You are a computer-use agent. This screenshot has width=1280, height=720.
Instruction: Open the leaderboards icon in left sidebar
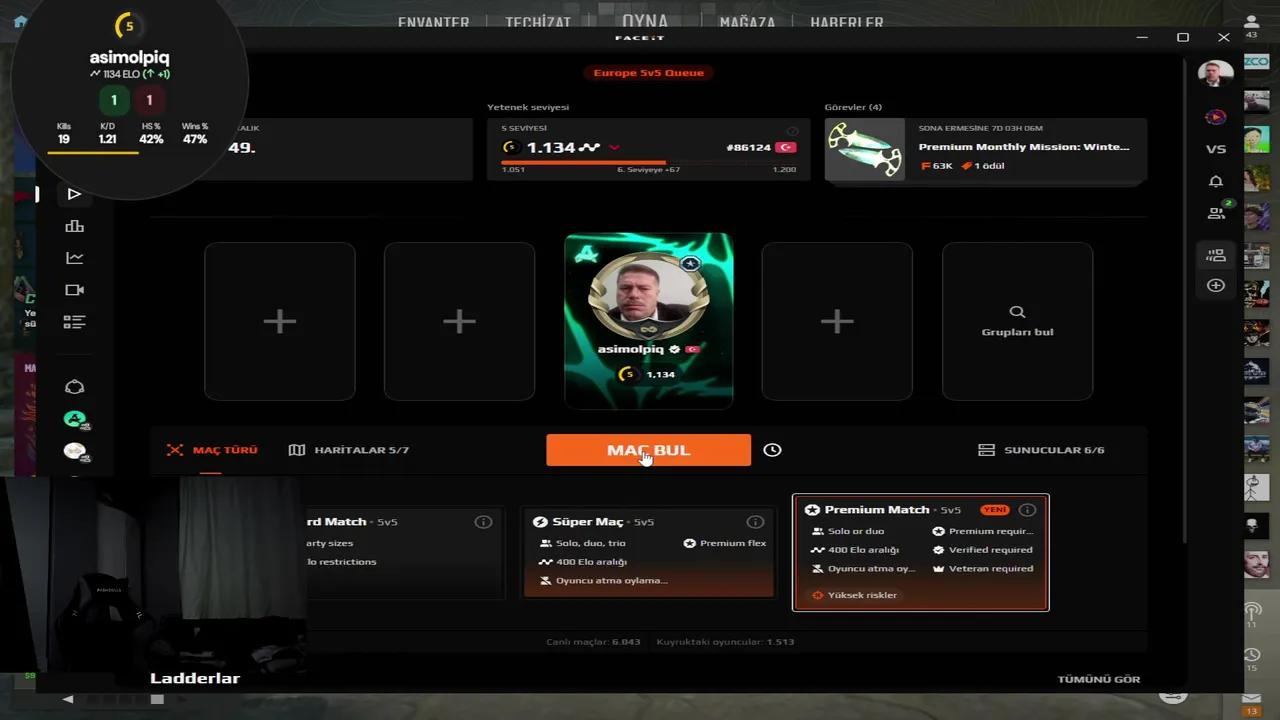click(74, 226)
